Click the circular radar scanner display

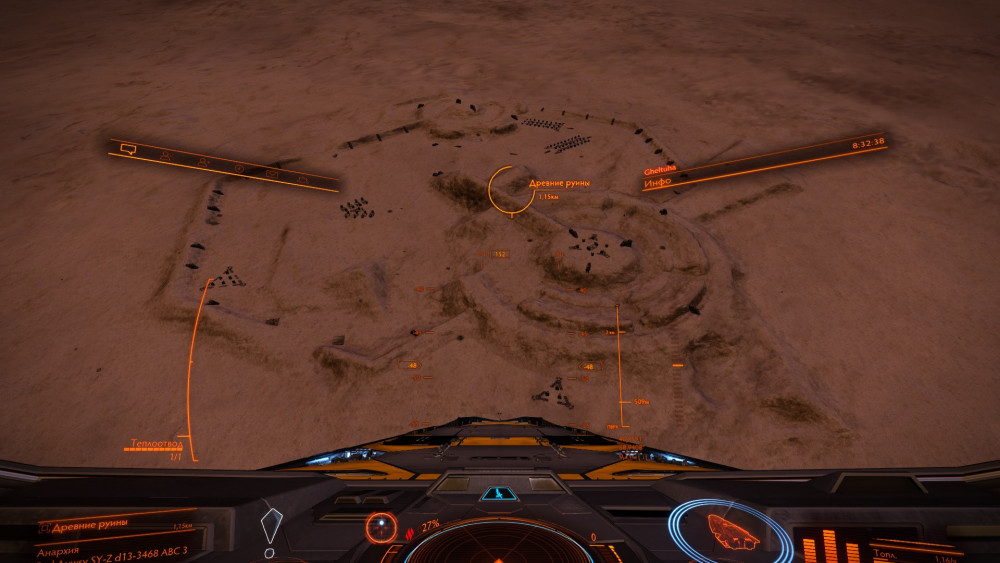click(498, 543)
